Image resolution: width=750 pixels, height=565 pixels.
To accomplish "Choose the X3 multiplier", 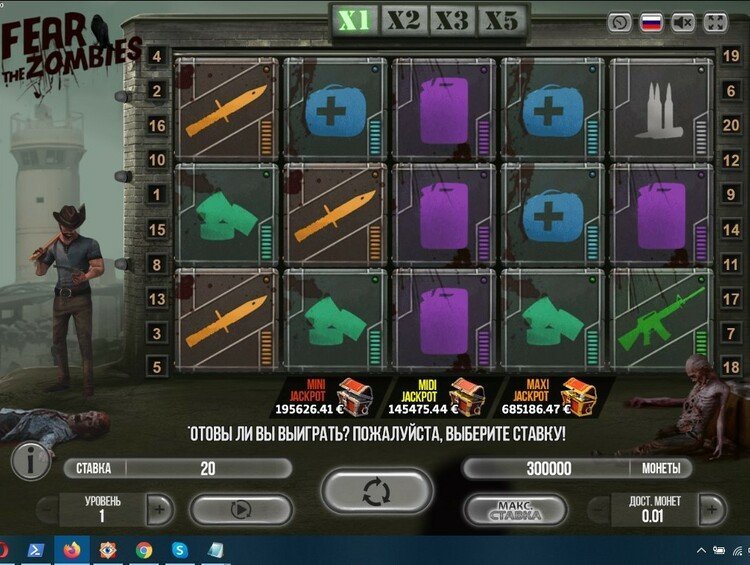I will 452,20.
